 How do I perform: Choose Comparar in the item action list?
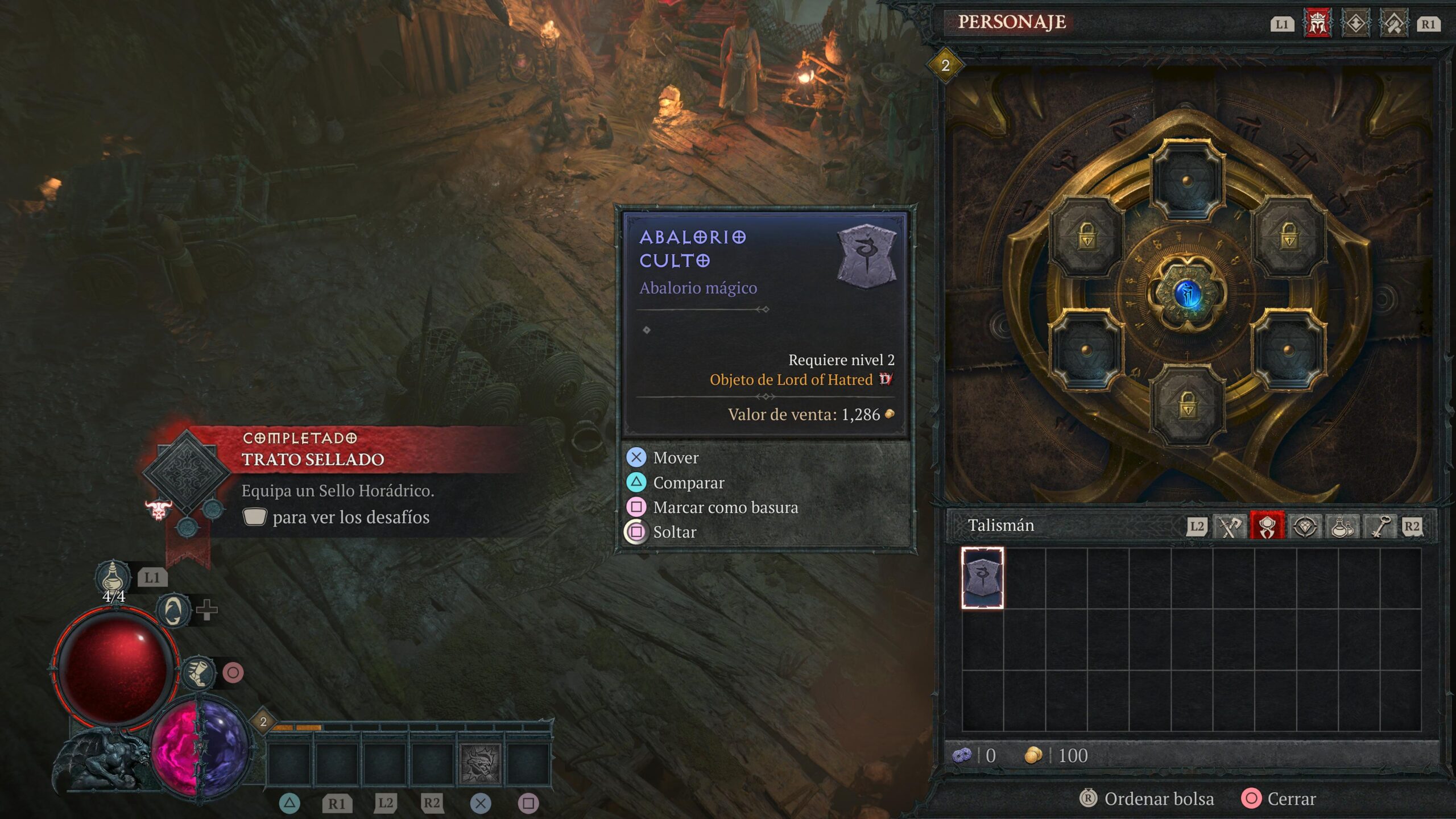(688, 483)
